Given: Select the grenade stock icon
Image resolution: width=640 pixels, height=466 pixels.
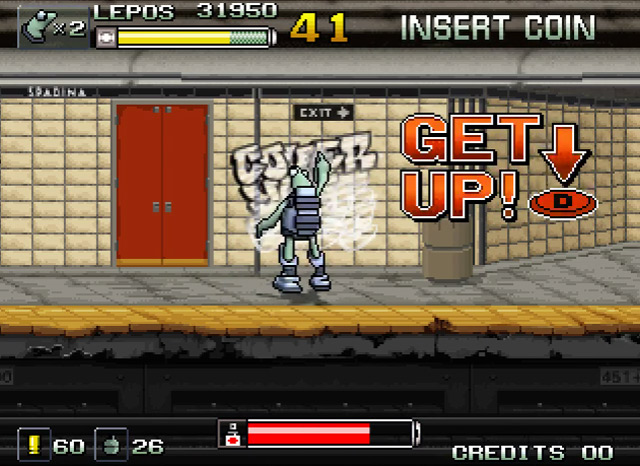Looking at the screenshot, I should click(x=110, y=445).
